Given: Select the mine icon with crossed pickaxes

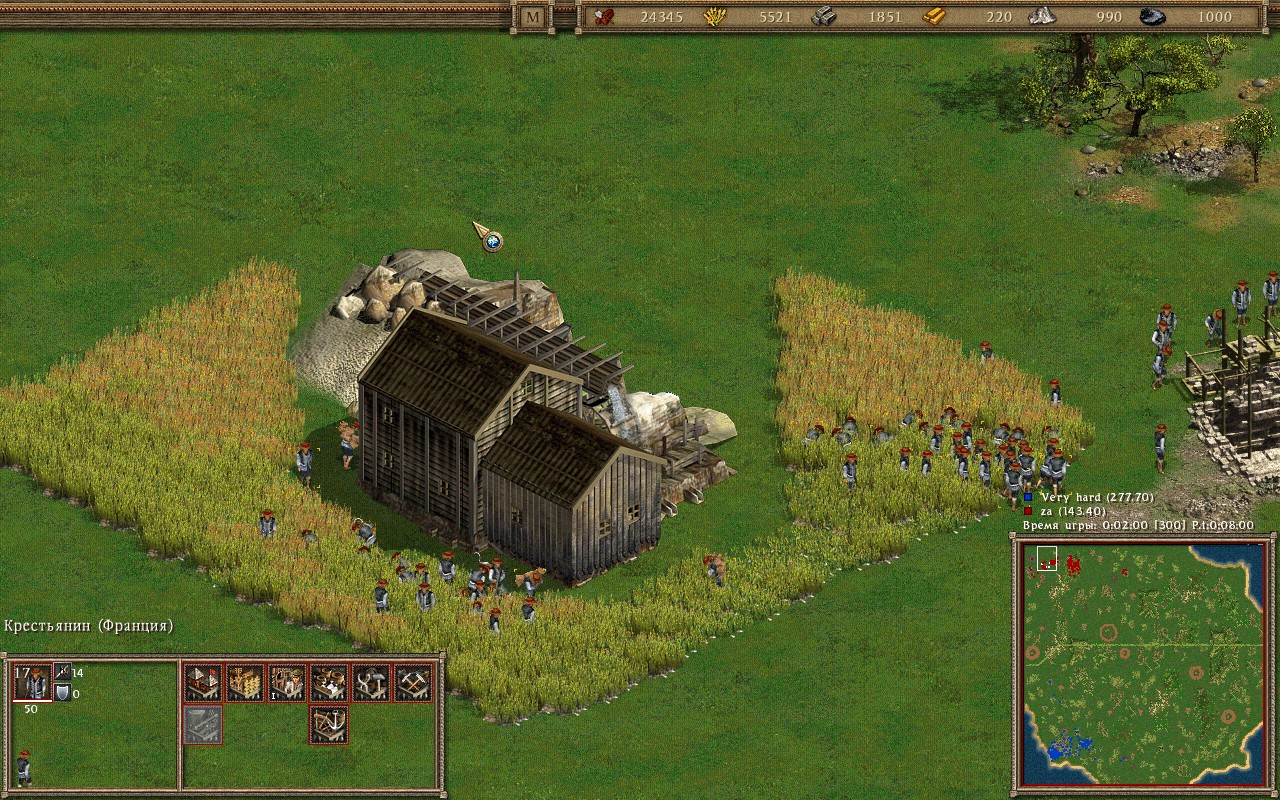Looking at the screenshot, I should [x=413, y=683].
